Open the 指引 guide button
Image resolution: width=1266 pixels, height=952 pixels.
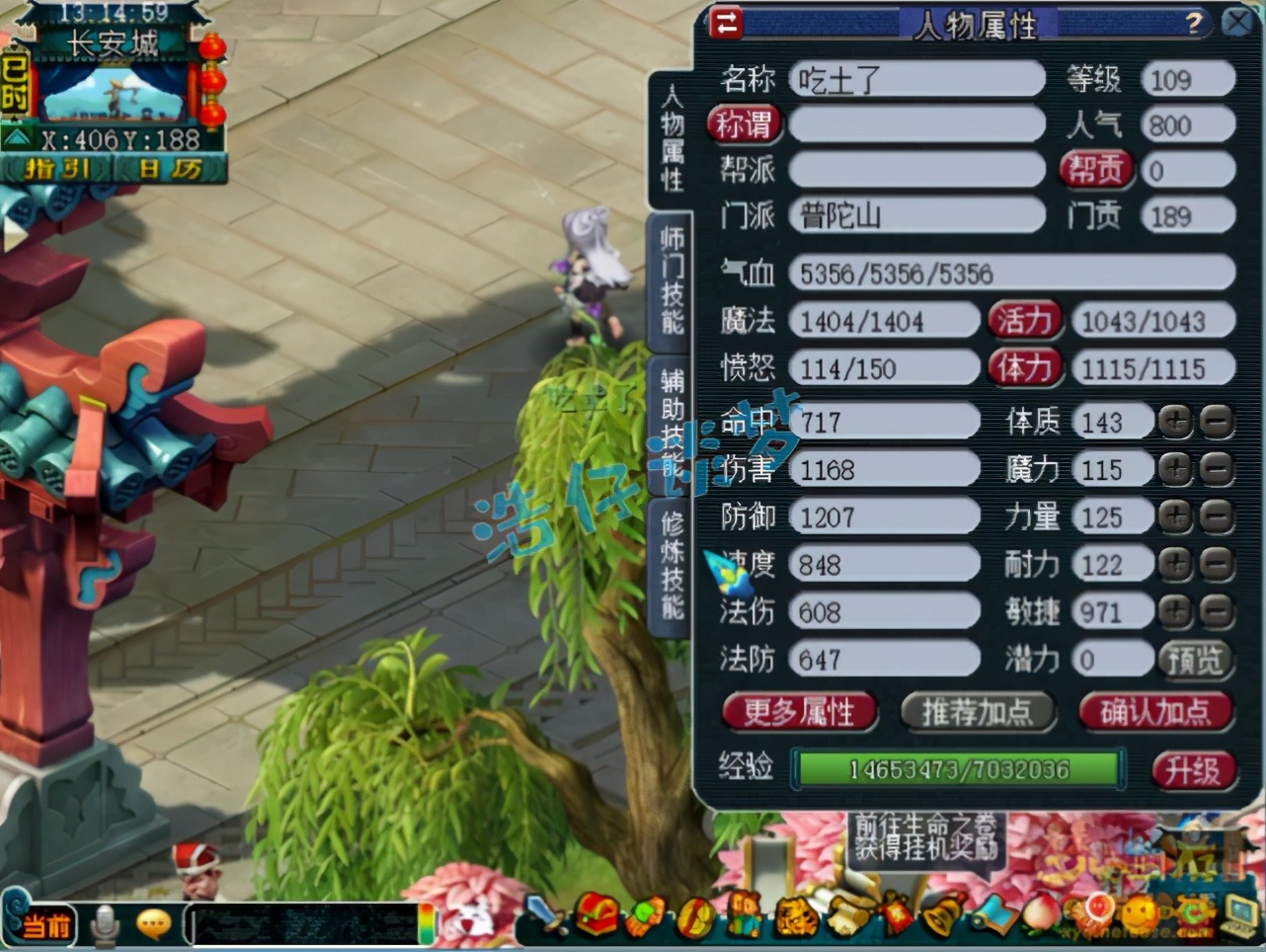(57, 169)
